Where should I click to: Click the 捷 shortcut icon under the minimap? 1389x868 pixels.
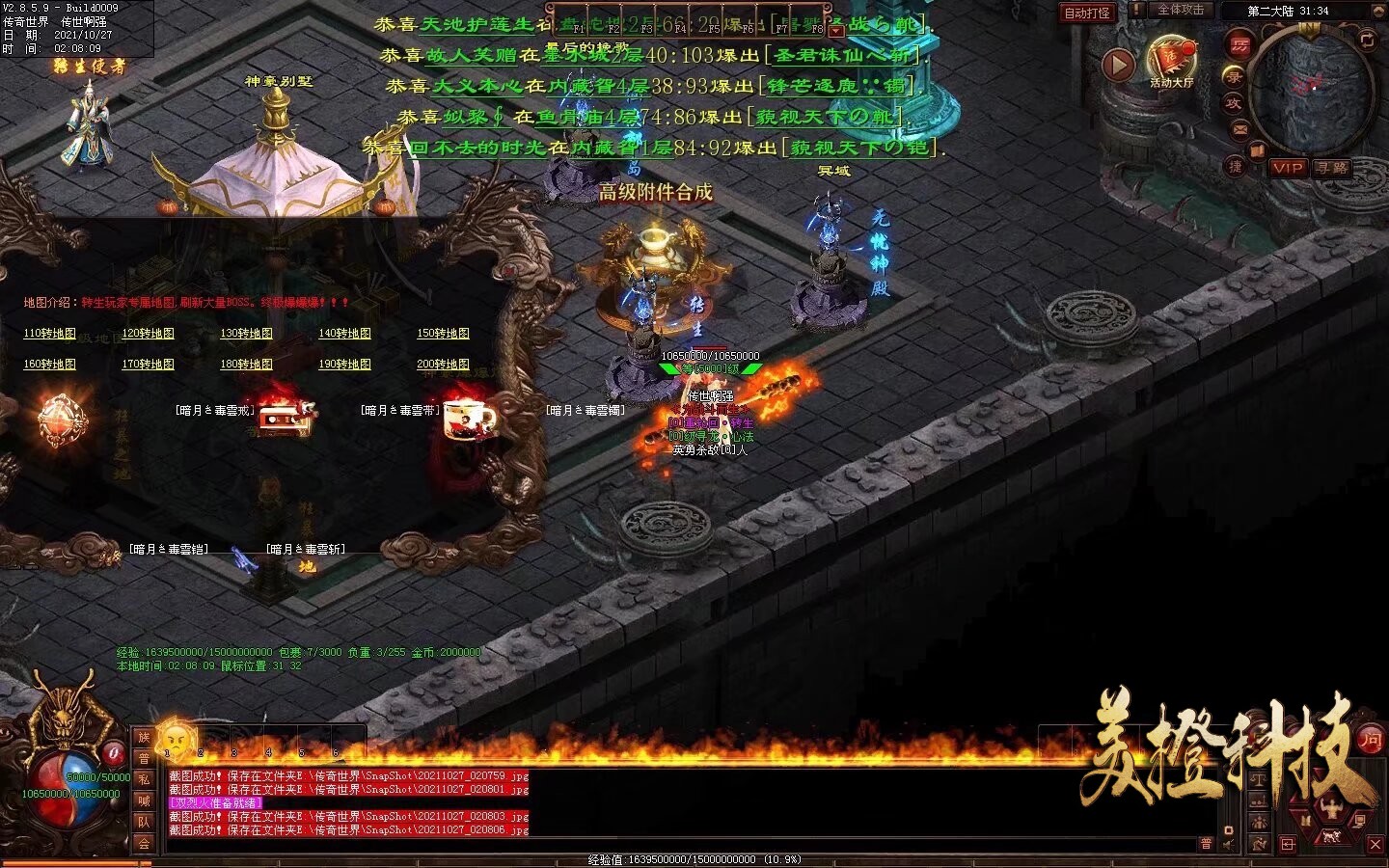1235,166
